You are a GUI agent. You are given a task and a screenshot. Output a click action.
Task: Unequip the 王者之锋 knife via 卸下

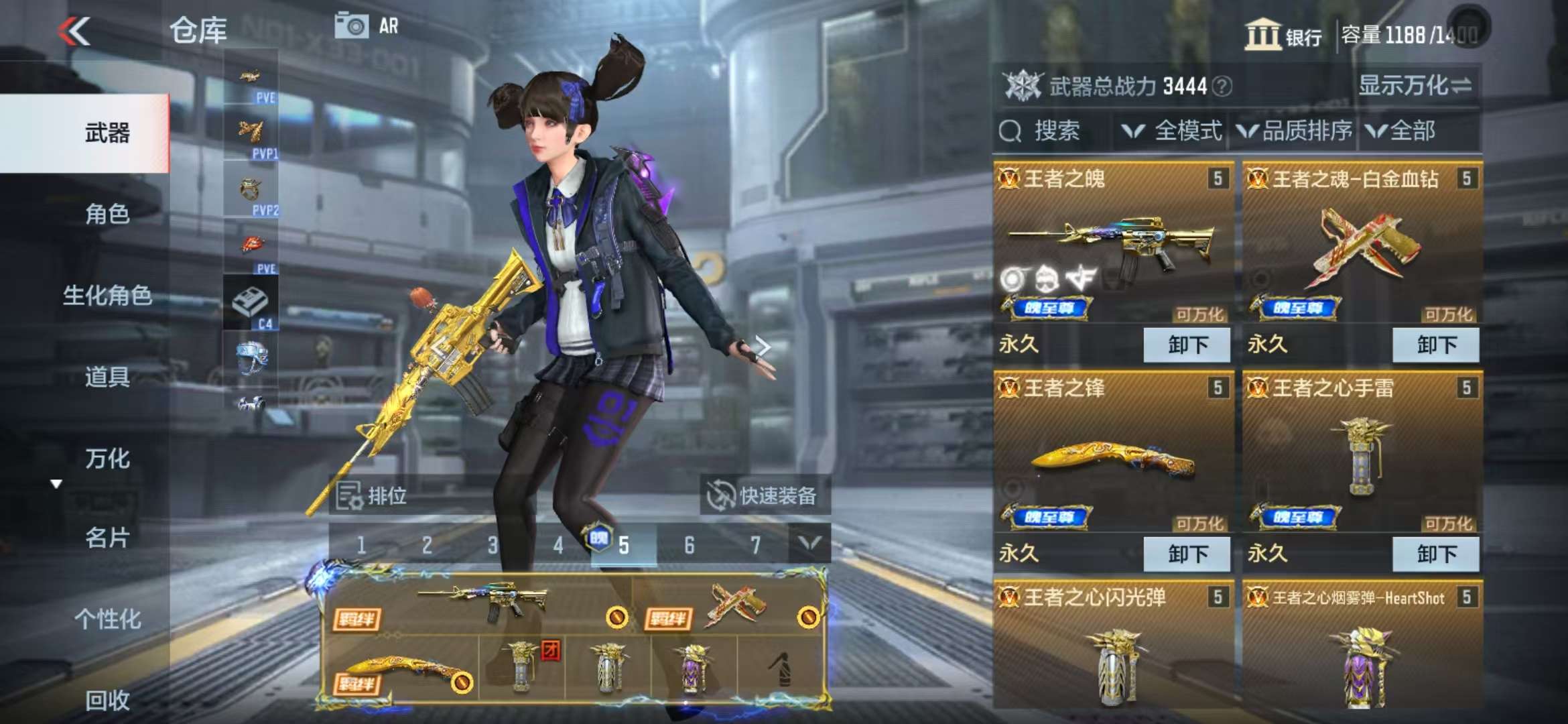1187,554
